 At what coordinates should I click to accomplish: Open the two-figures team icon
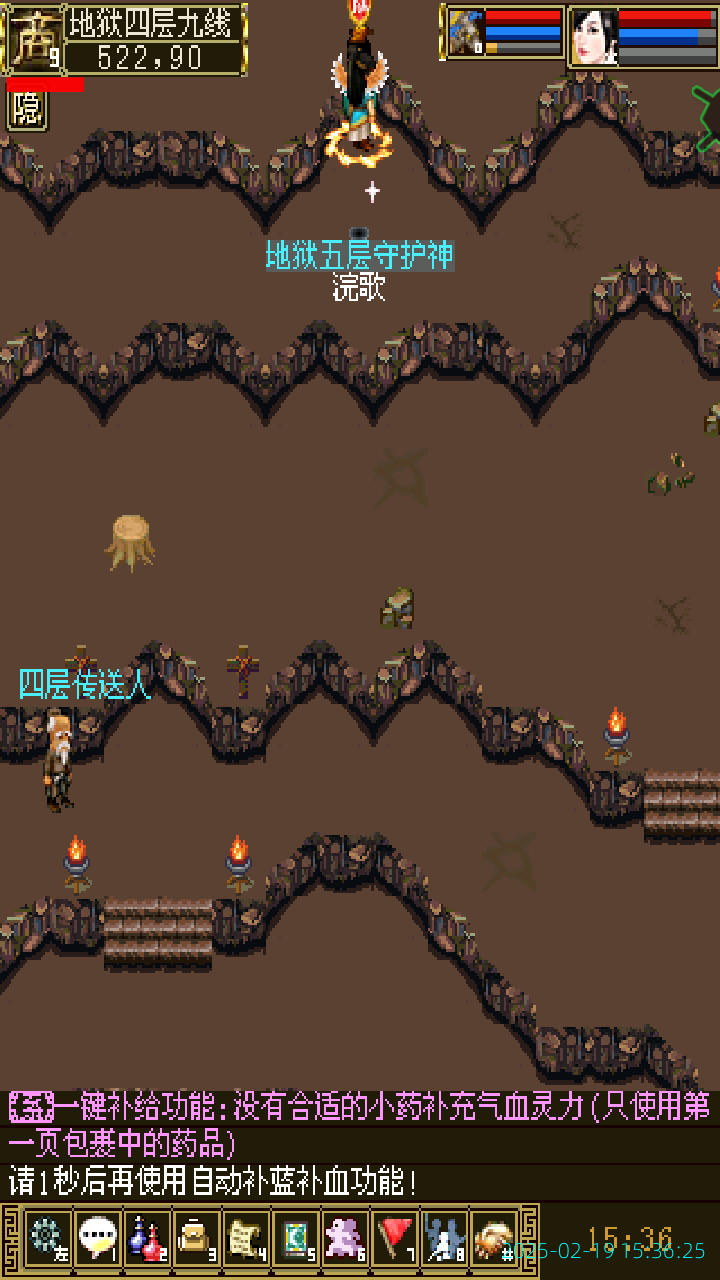coord(445,1239)
